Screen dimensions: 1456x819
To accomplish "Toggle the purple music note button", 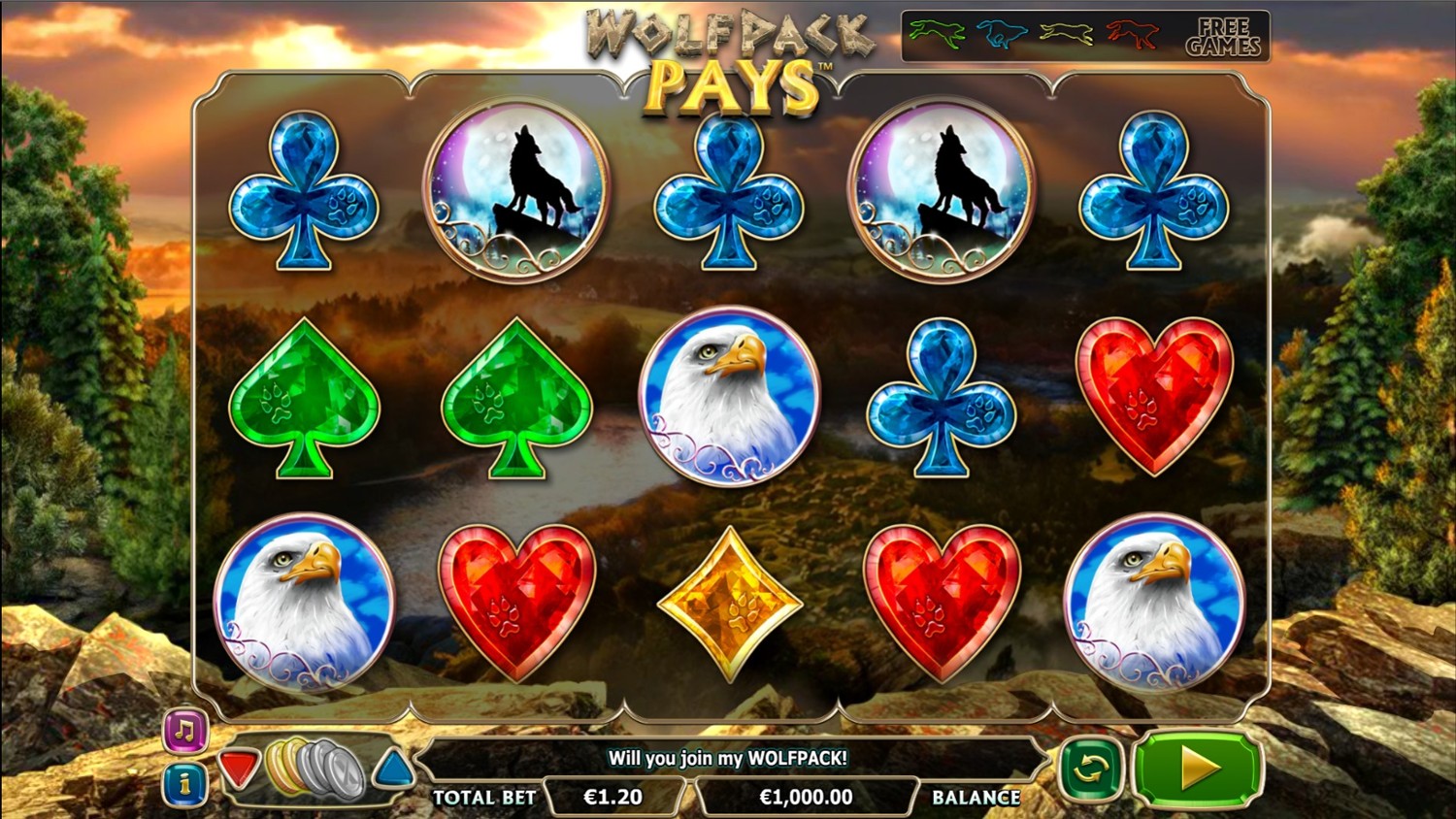I will coord(184,731).
